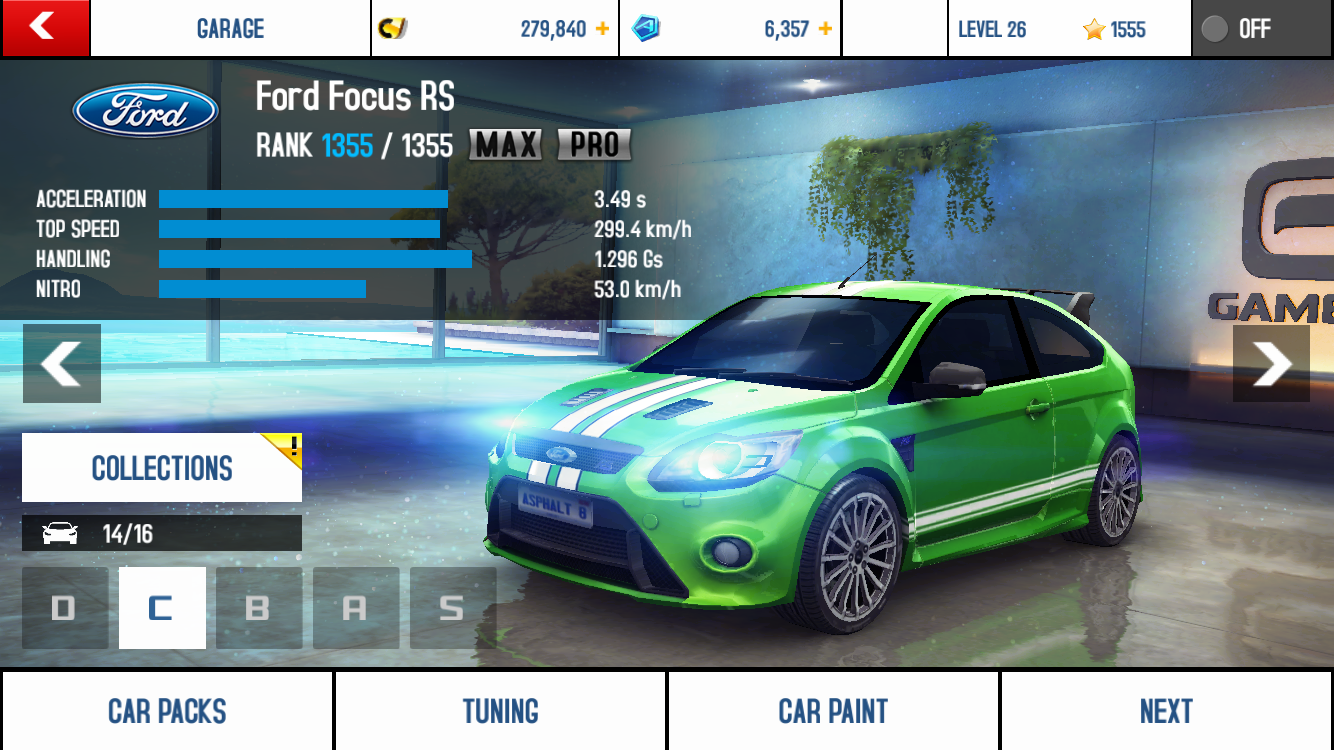Buy more tokens with the plus button
1334x750 pixels.
[x=825, y=29]
